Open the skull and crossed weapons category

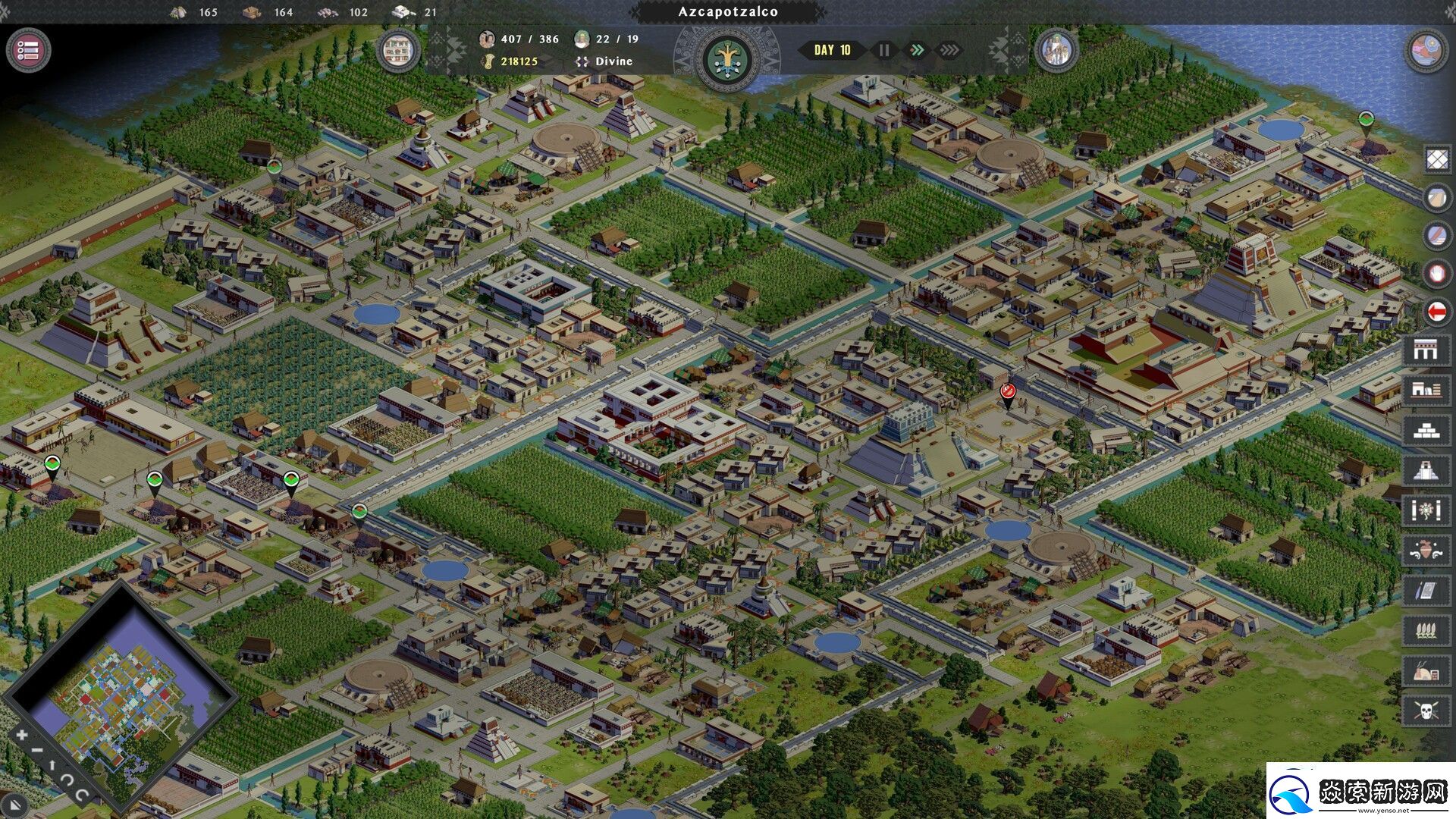[1426, 711]
